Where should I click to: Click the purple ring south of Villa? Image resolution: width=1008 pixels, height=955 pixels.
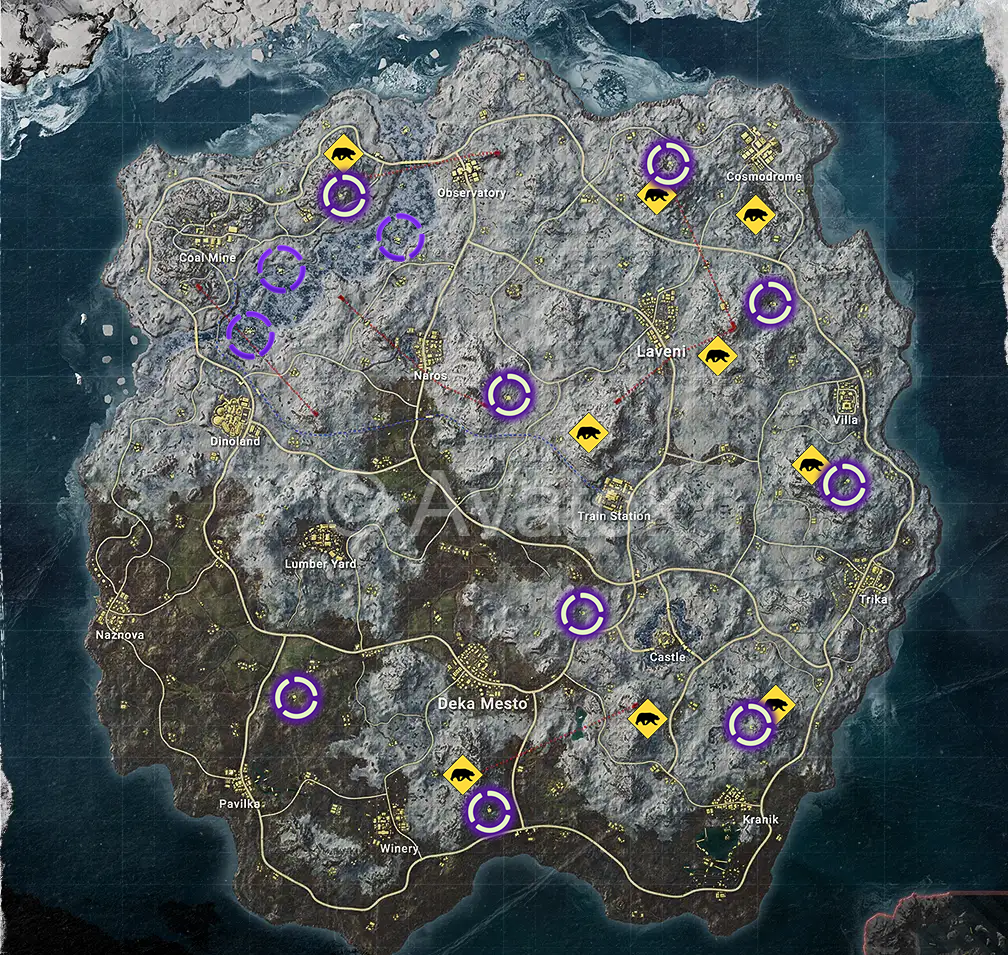845,485
